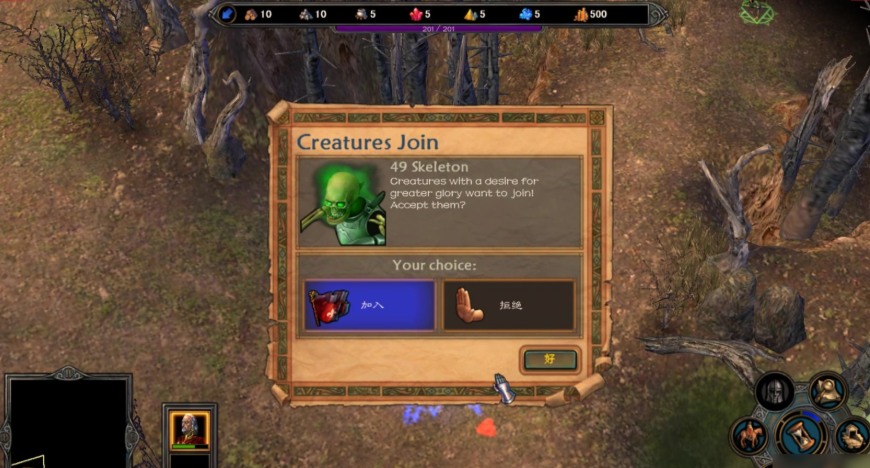Select the white-bearded hero portrait
870x468 pixels.
click(x=188, y=430)
